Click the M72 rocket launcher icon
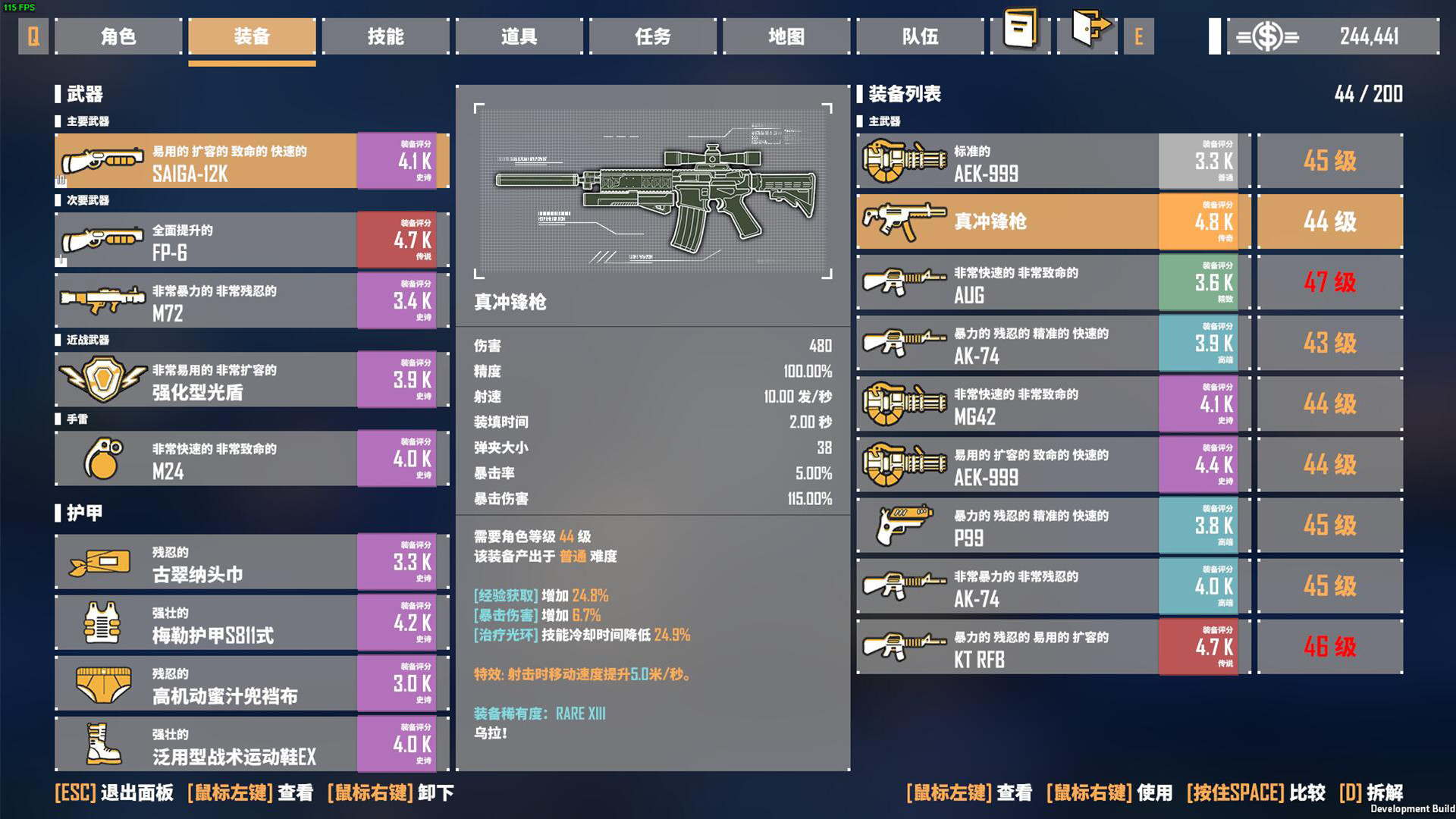The height and width of the screenshot is (819, 1456). pyautogui.click(x=102, y=300)
